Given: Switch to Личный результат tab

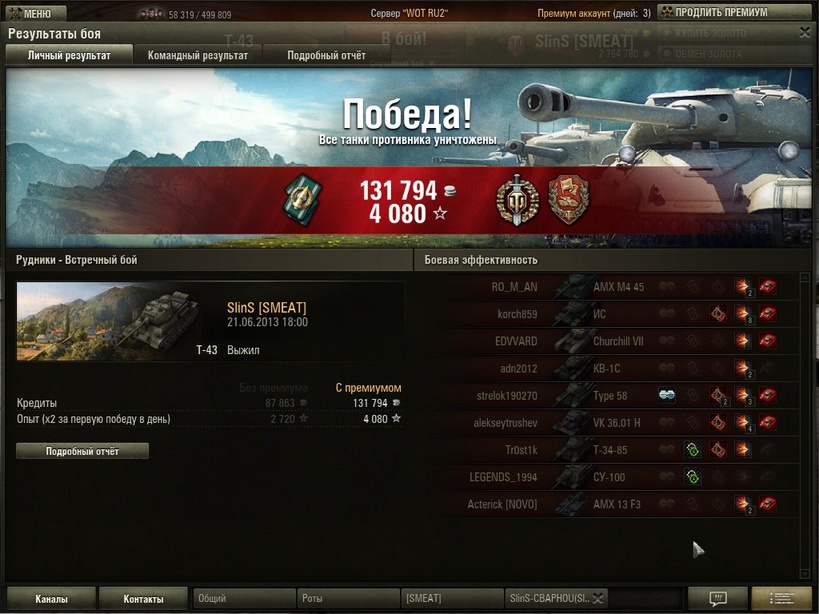Looking at the screenshot, I should click(69, 56).
